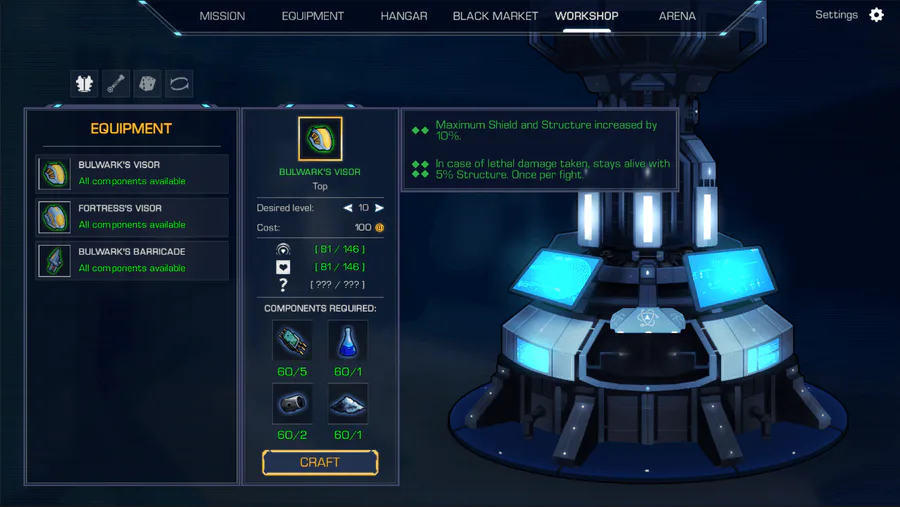This screenshot has height=507, width=900.
Task: Open Settings with the gear icon
Action: click(x=876, y=15)
